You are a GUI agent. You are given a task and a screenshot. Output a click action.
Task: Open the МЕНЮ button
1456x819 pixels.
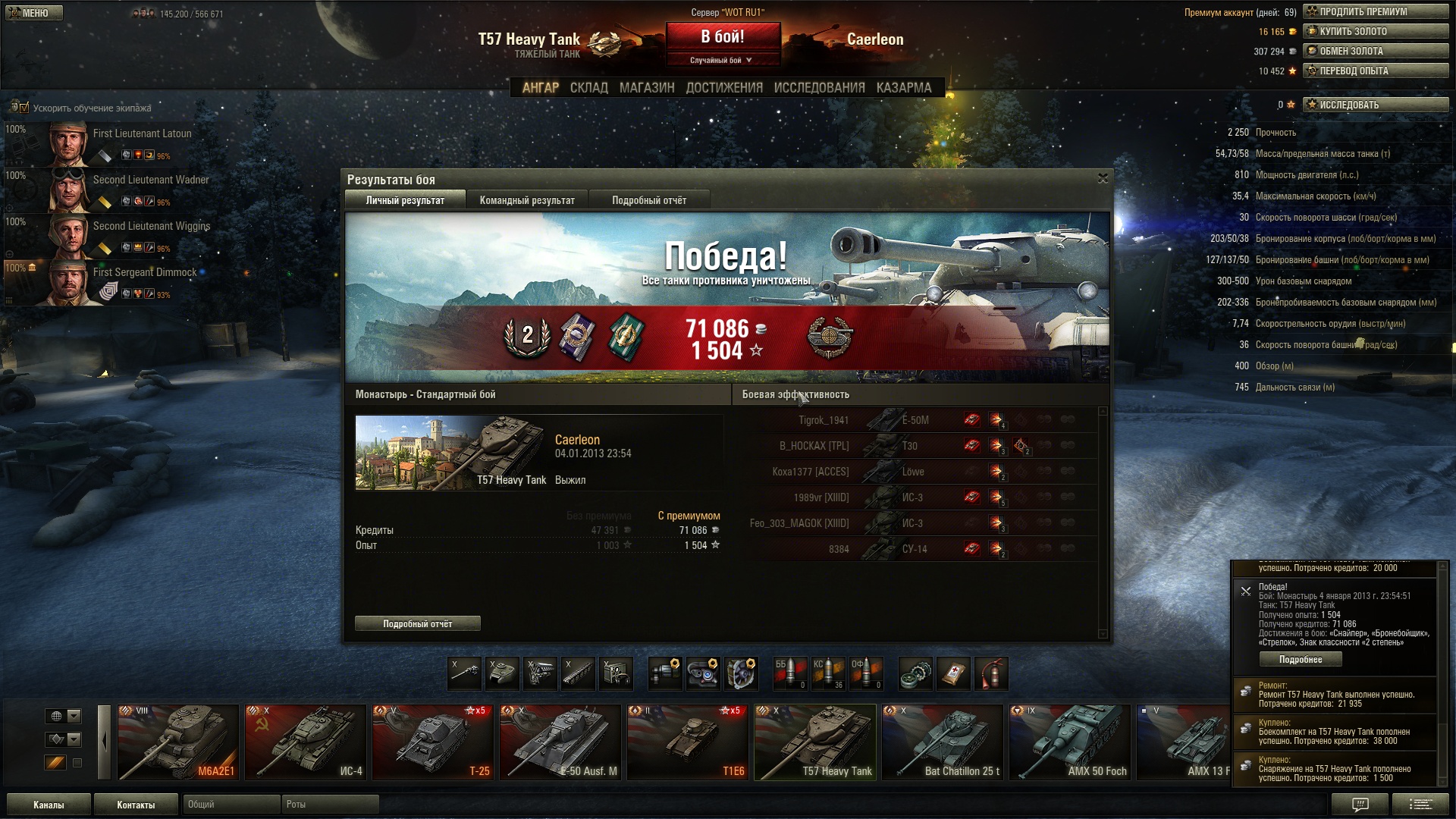(34, 13)
